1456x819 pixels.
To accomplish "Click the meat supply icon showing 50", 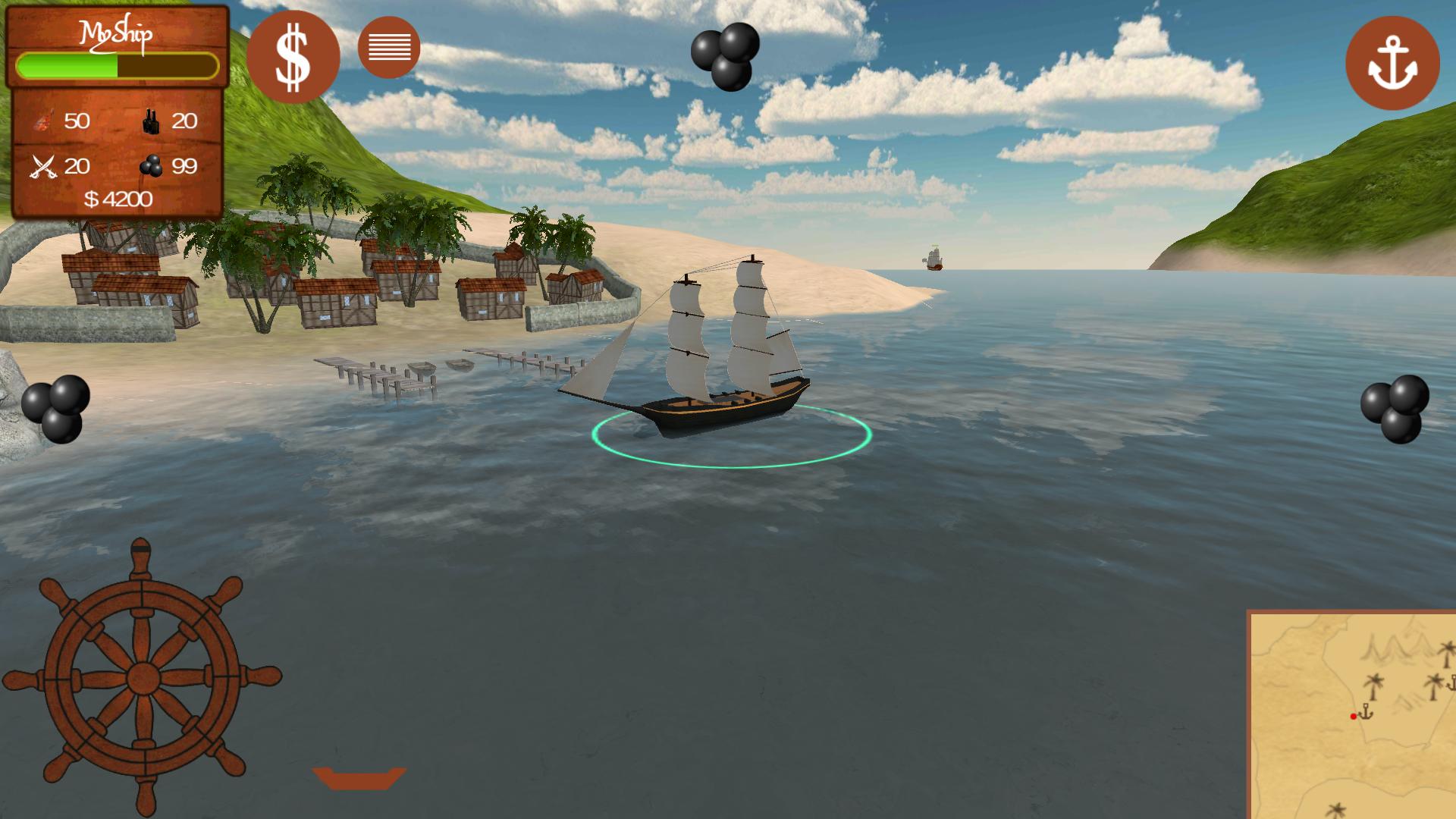I will 43,121.
